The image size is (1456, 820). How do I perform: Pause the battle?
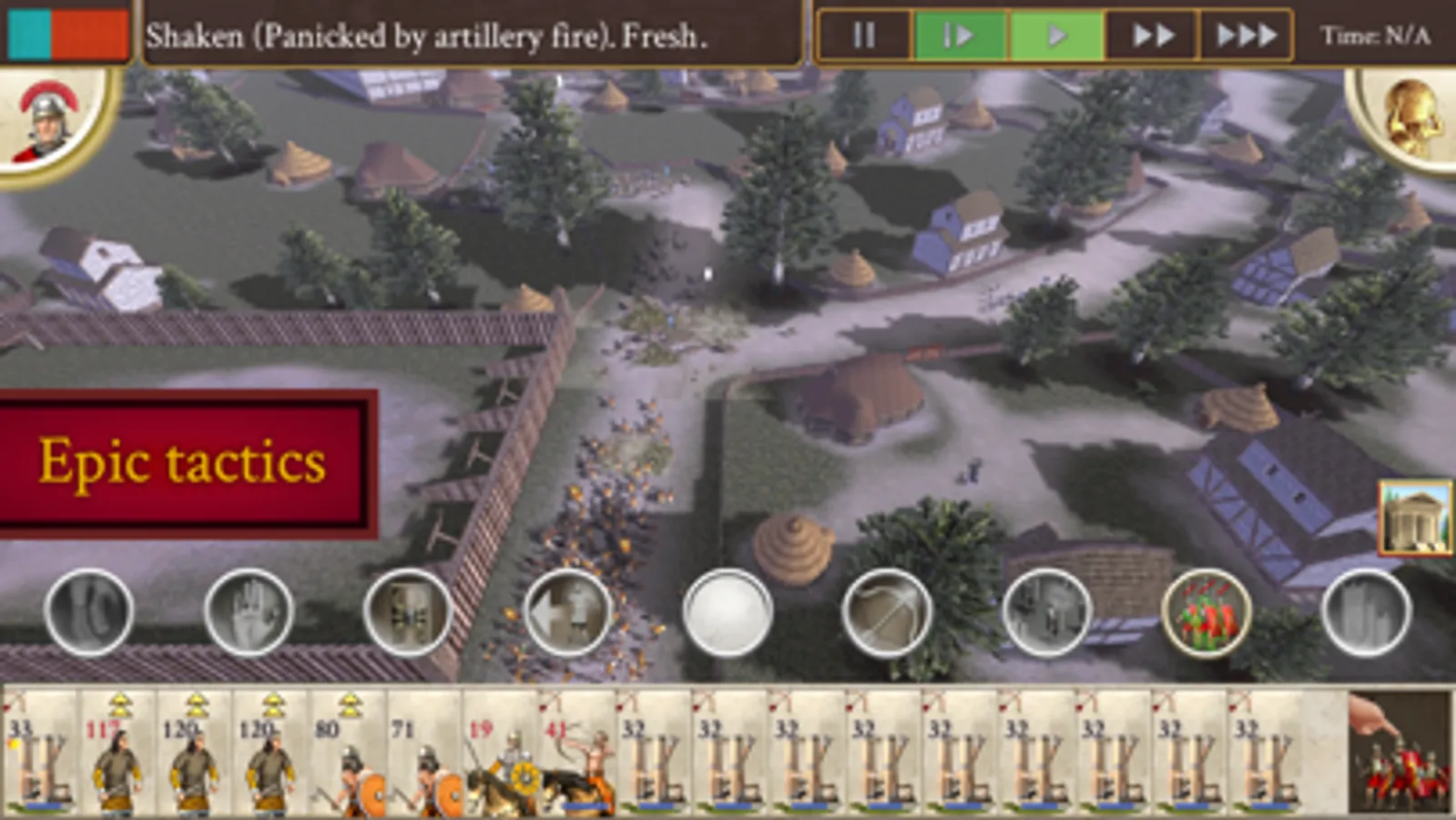pos(864,36)
